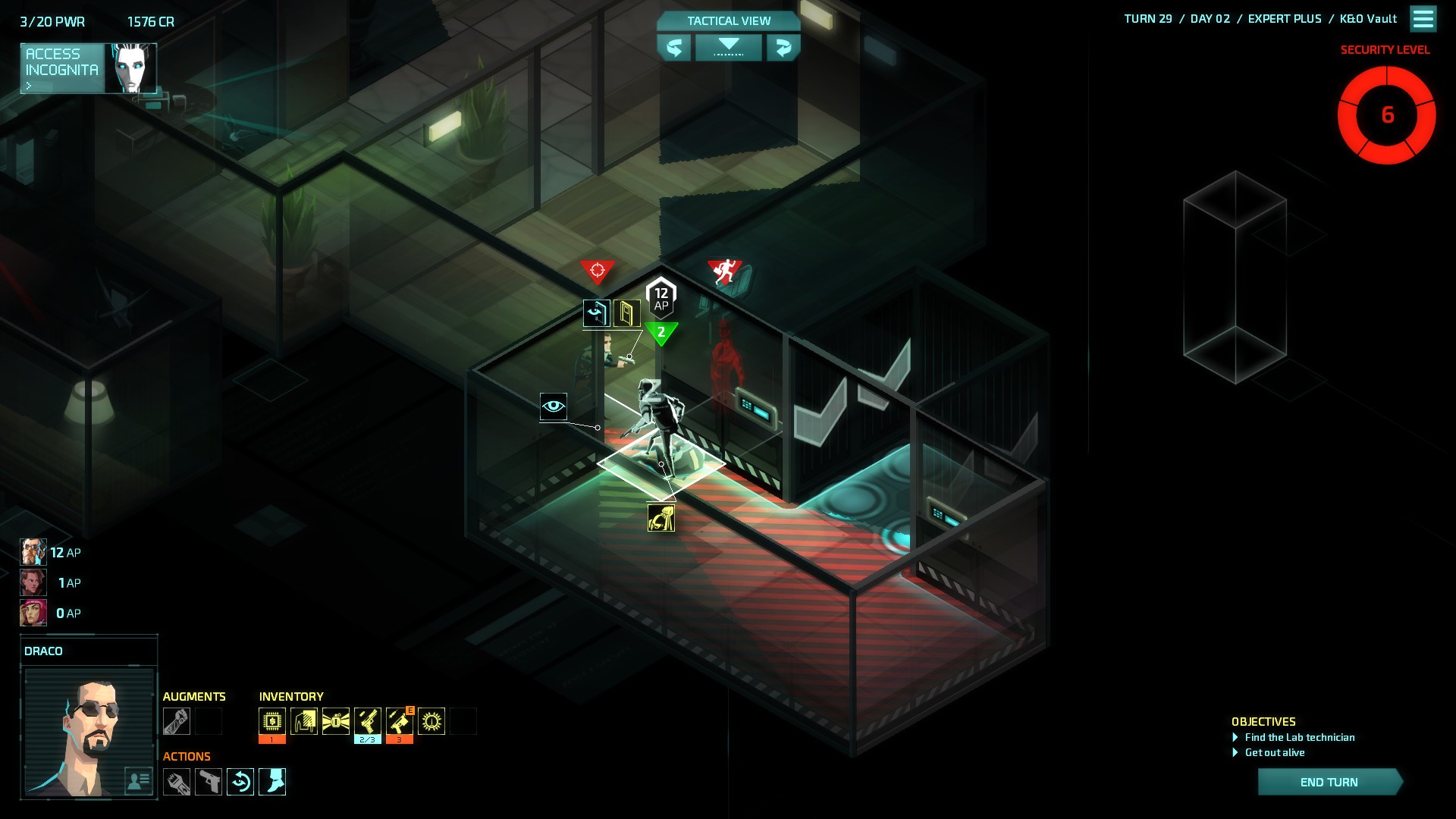Click the yellow close door action
The width and height of the screenshot is (1456, 819).
point(627,313)
